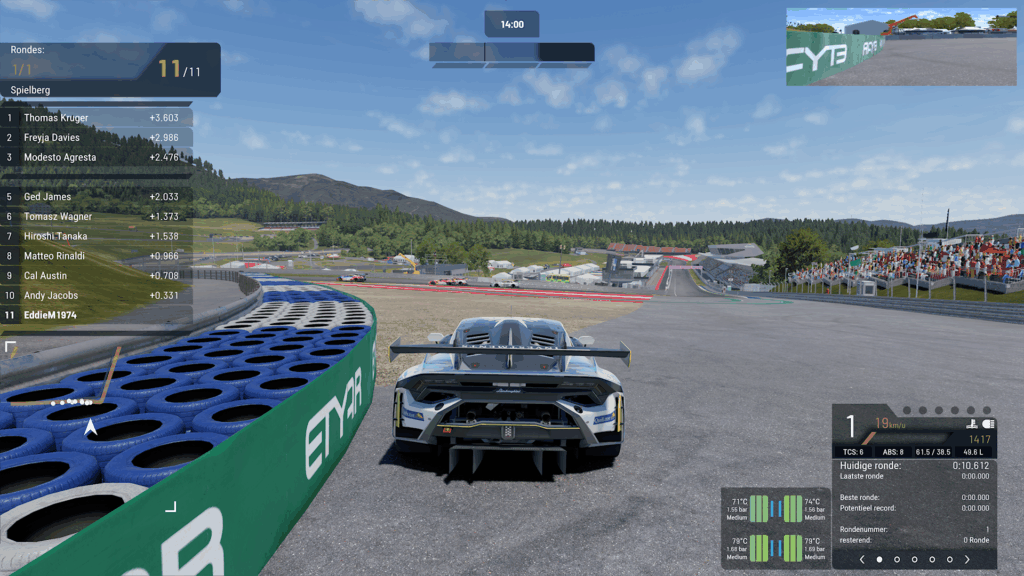This screenshot has height=576, width=1024.
Task: Click the rear-view mirror display
Action: (x=901, y=46)
